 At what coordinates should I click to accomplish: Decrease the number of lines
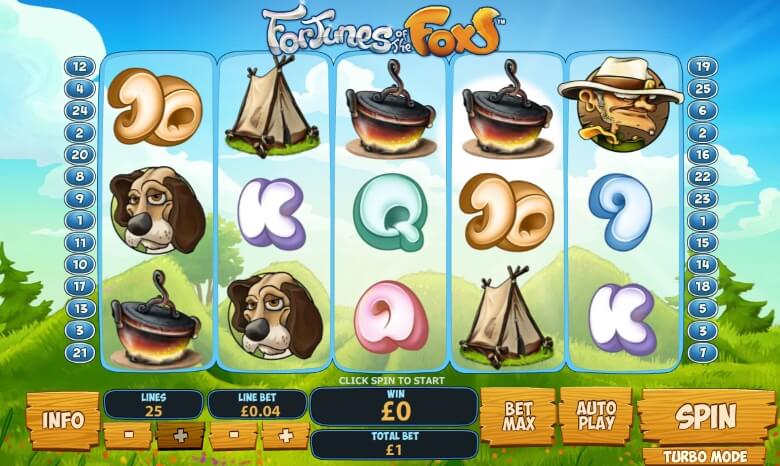click(x=127, y=436)
